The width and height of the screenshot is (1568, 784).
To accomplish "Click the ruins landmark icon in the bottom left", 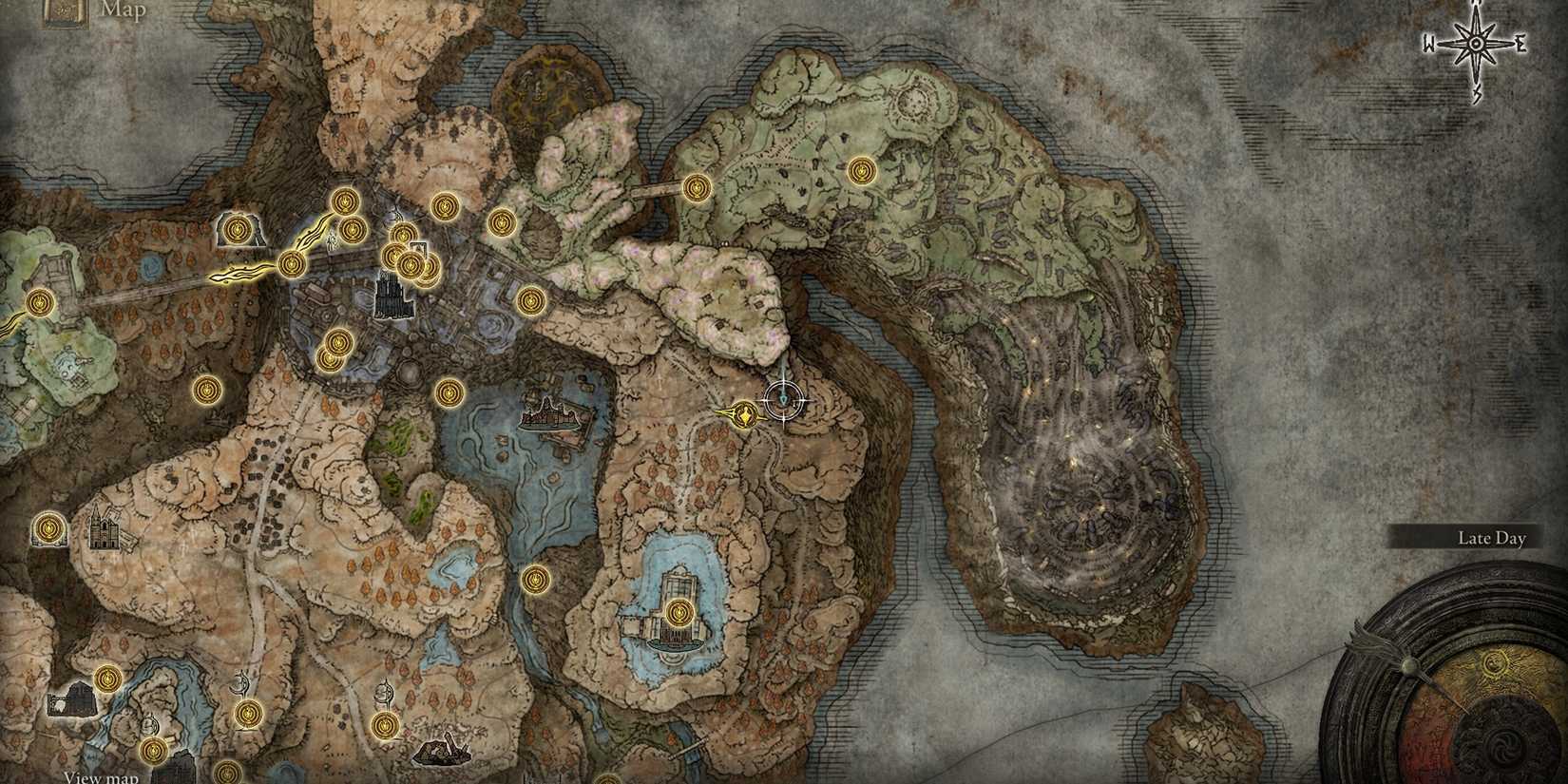I will pos(72,700).
